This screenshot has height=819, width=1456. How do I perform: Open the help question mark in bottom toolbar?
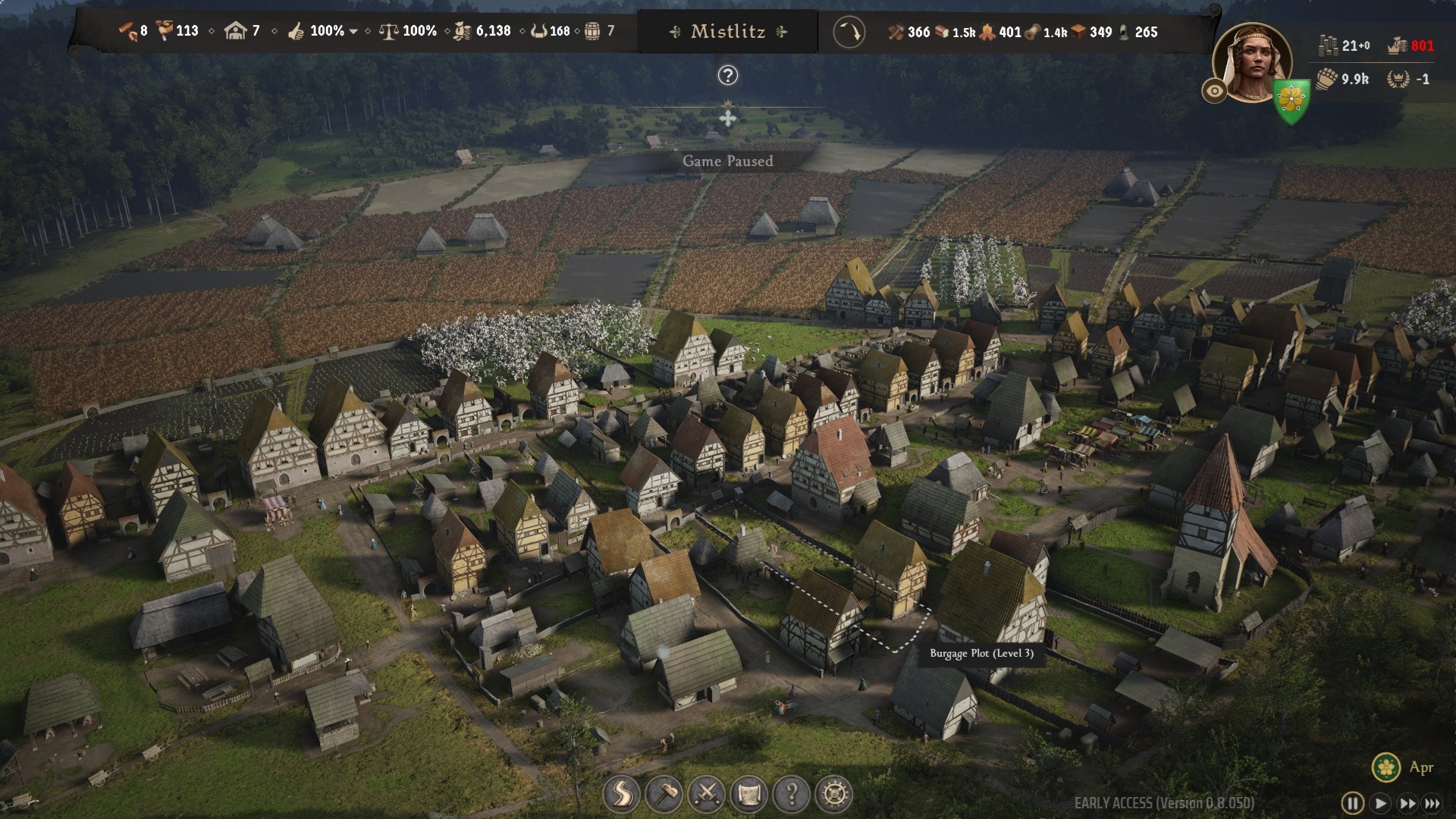(791, 794)
